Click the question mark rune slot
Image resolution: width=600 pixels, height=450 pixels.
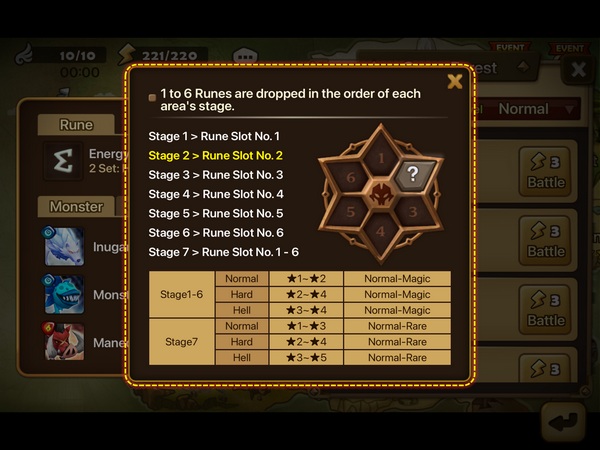[411, 175]
